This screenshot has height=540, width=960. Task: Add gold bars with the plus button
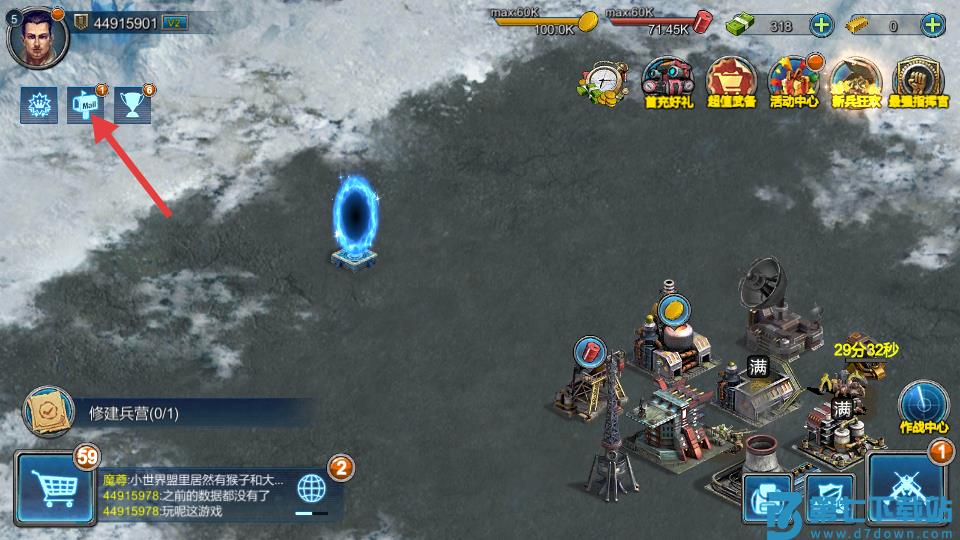(x=934, y=26)
